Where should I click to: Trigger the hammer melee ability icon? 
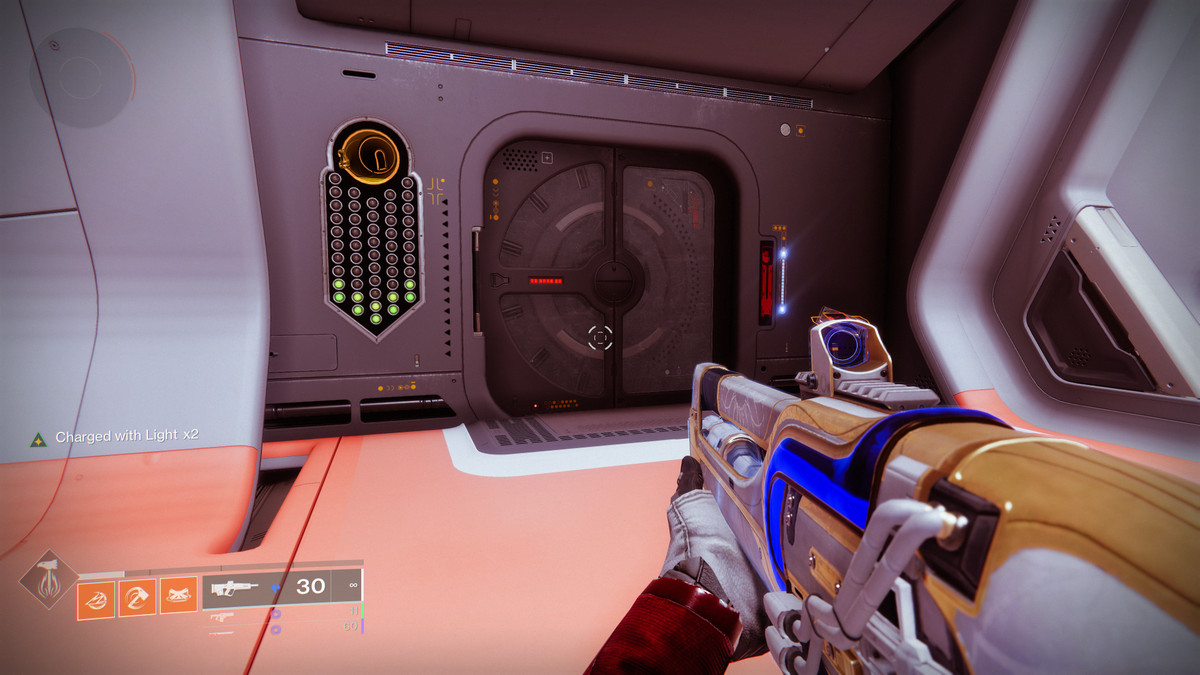click(x=137, y=598)
